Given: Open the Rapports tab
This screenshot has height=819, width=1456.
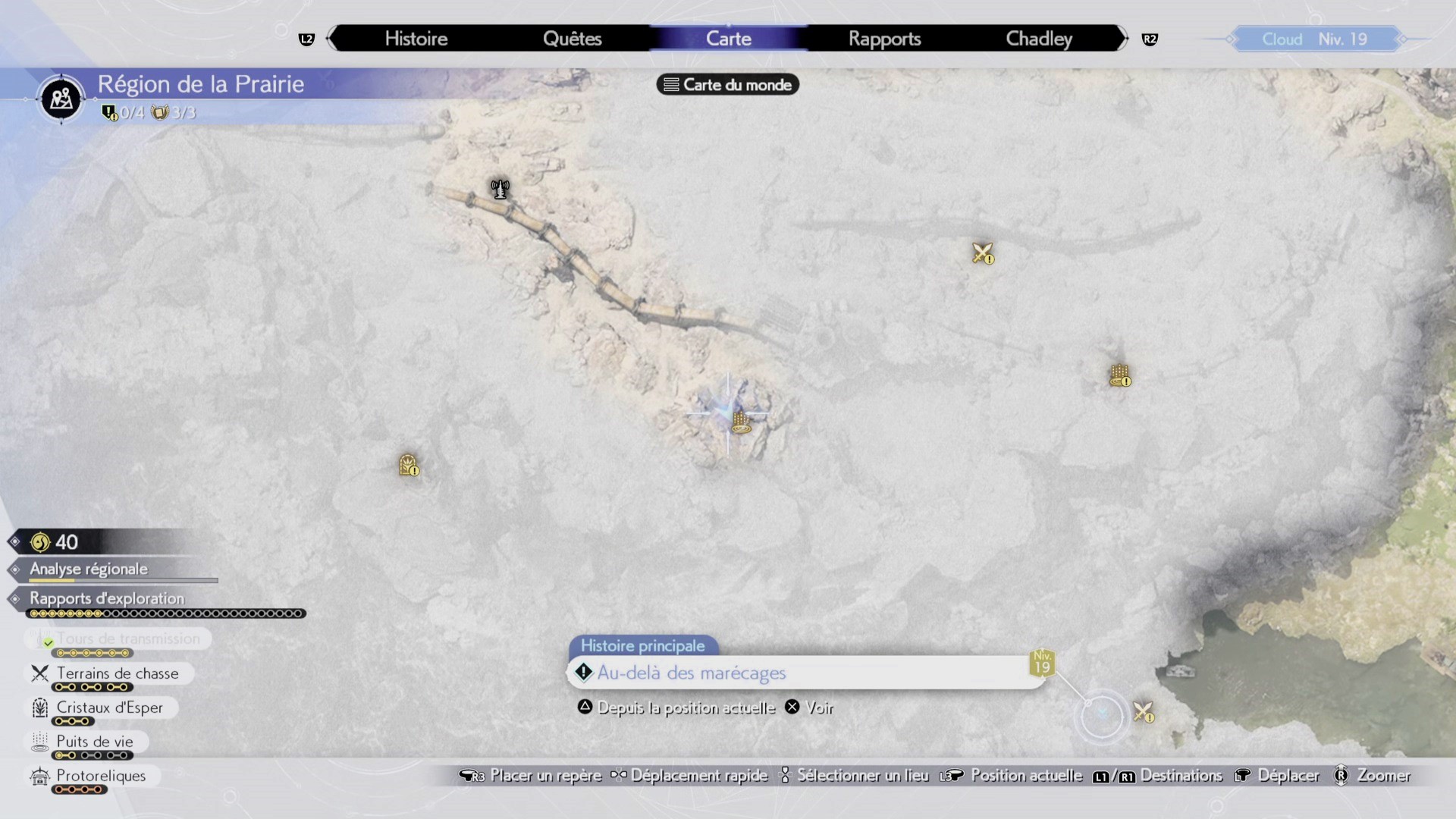Looking at the screenshot, I should click(x=884, y=39).
